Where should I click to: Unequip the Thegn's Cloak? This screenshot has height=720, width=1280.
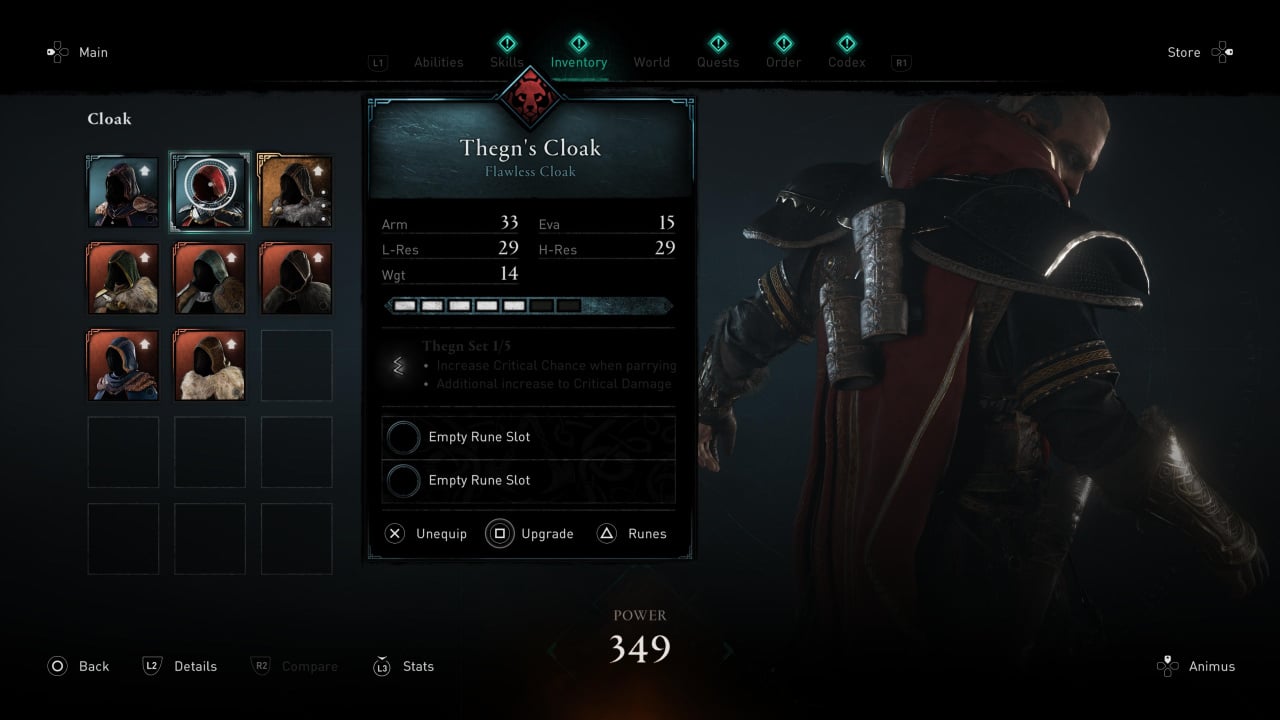[427, 534]
